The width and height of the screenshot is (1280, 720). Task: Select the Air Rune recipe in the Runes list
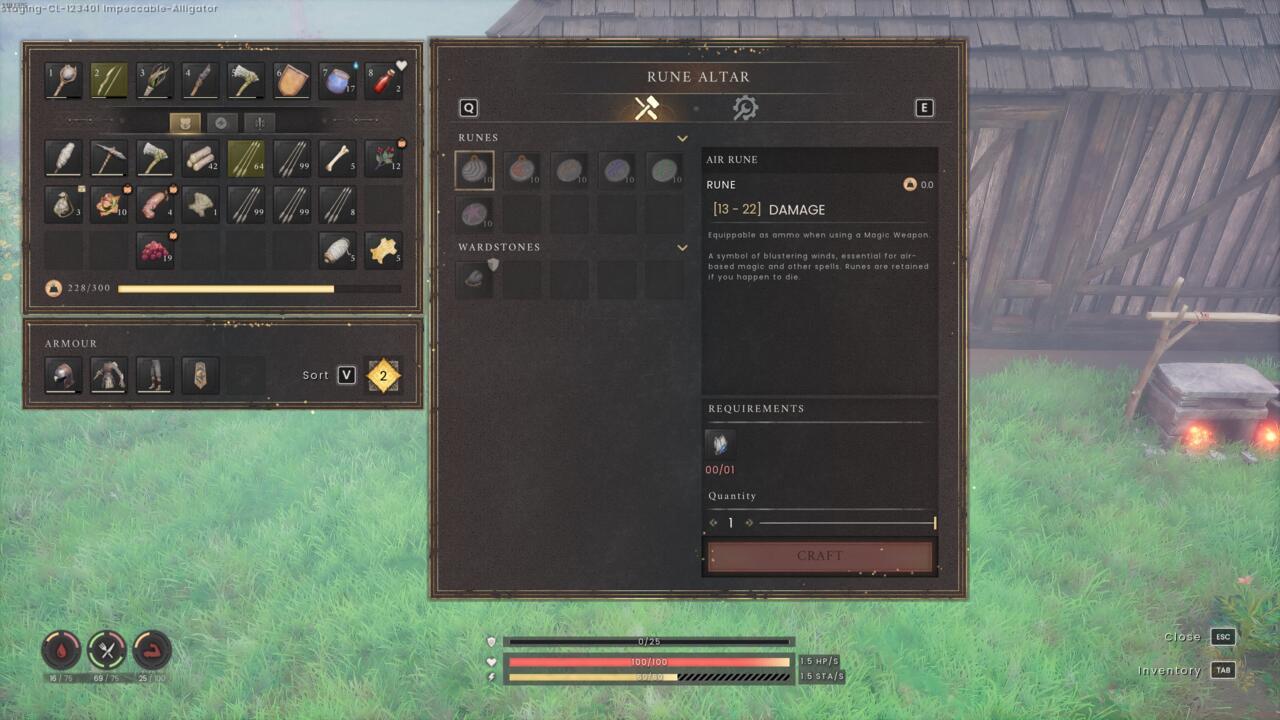[x=473, y=169]
